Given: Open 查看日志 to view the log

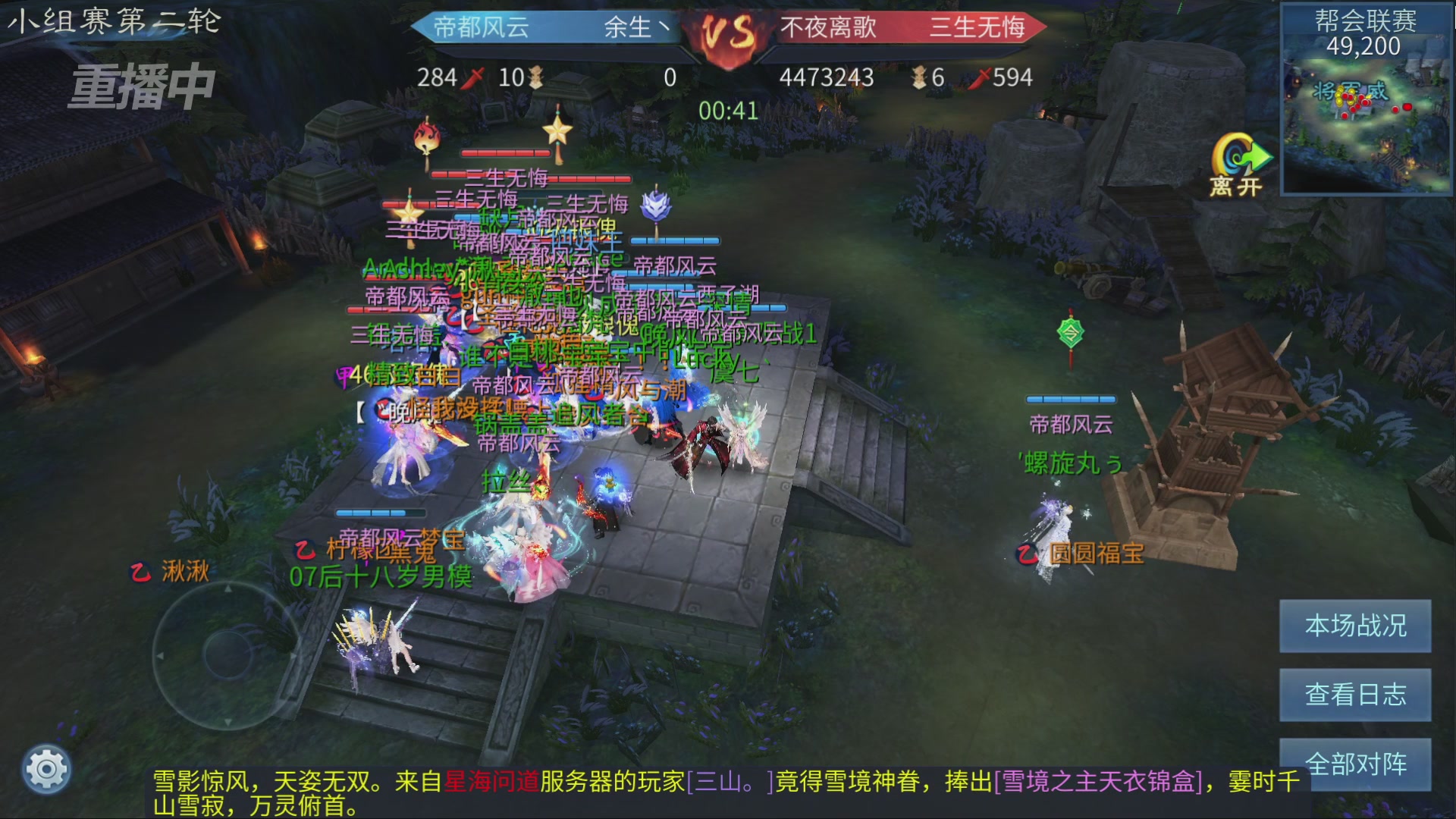Looking at the screenshot, I should coord(1354,695).
